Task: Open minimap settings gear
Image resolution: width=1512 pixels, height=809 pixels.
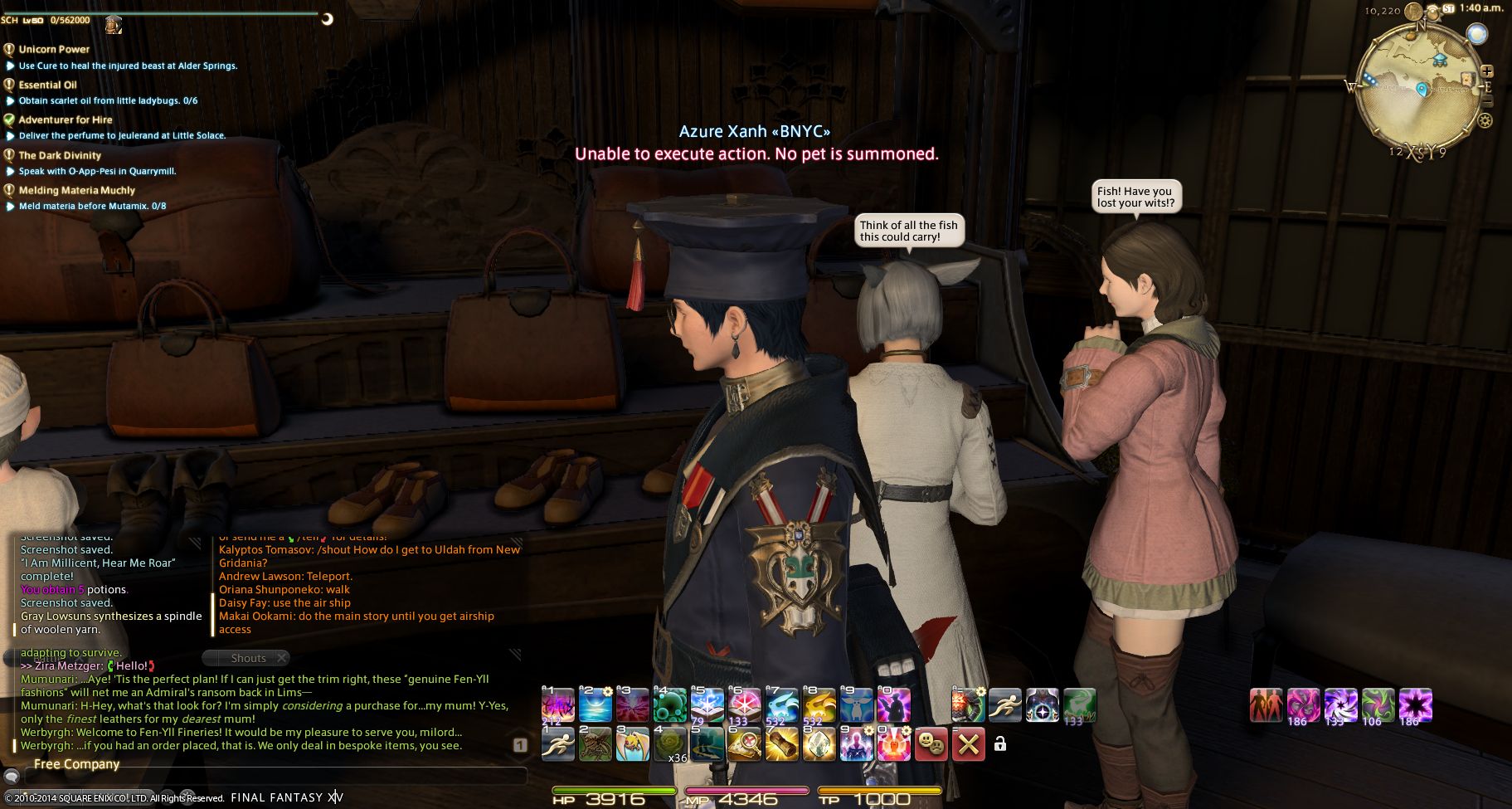Action: coord(1485,120)
